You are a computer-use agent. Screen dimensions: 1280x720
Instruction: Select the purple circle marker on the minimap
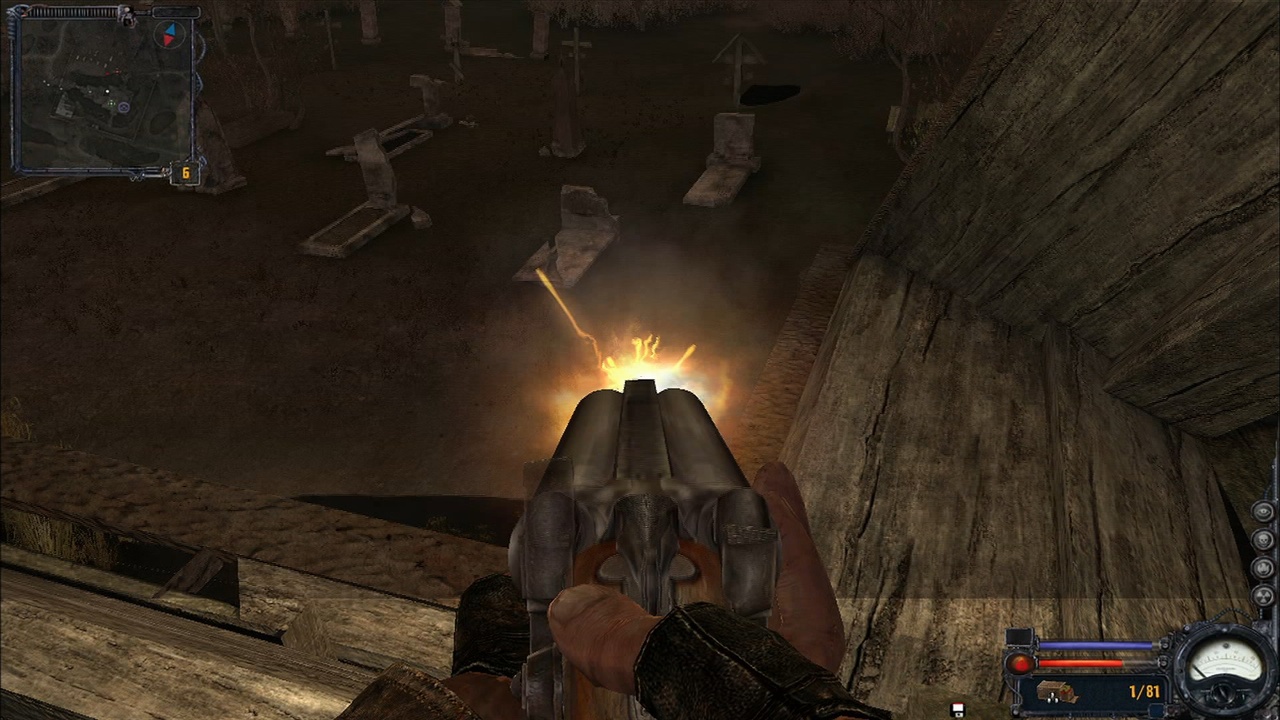[x=123, y=107]
